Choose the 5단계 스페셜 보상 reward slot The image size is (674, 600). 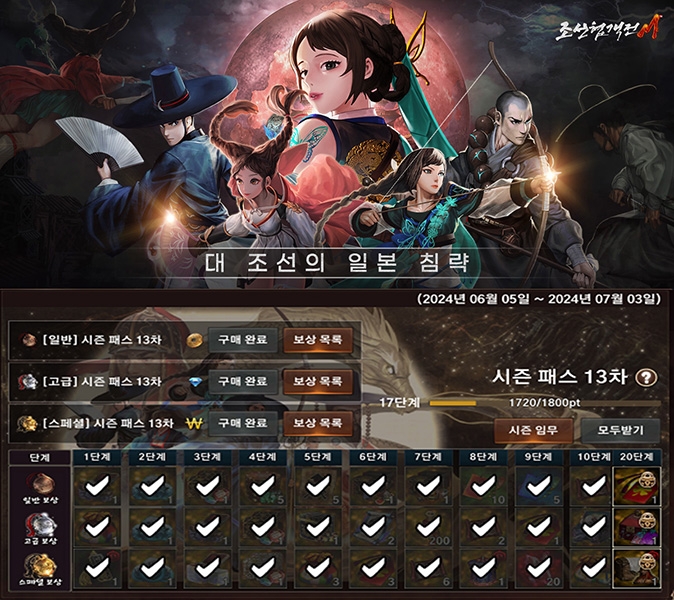pyautogui.click(x=318, y=567)
